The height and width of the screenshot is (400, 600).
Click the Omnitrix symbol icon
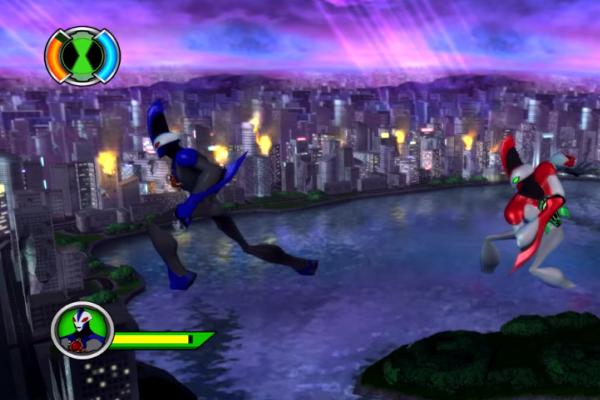(81, 56)
